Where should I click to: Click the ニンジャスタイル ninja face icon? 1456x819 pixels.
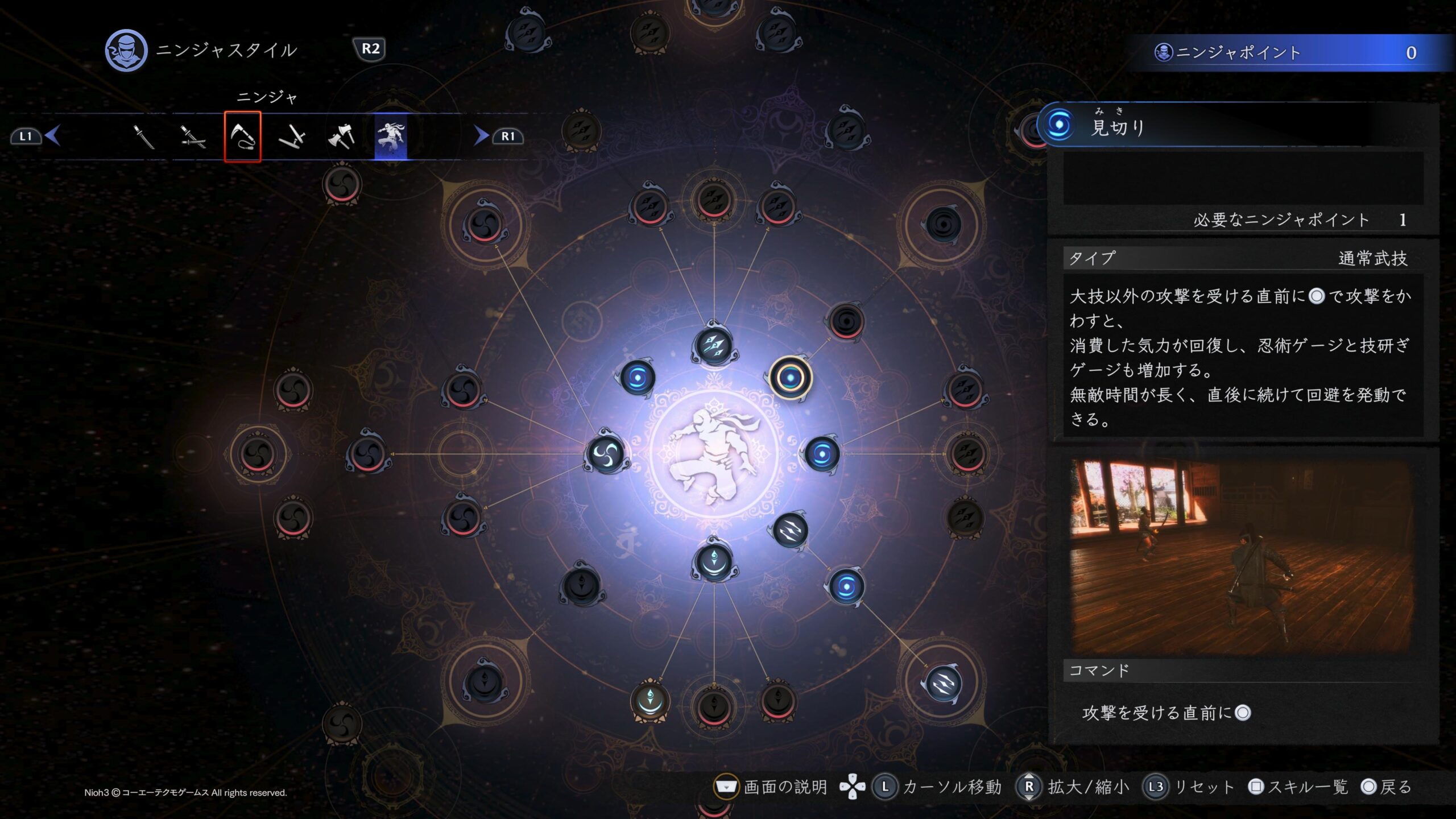(126, 51)
